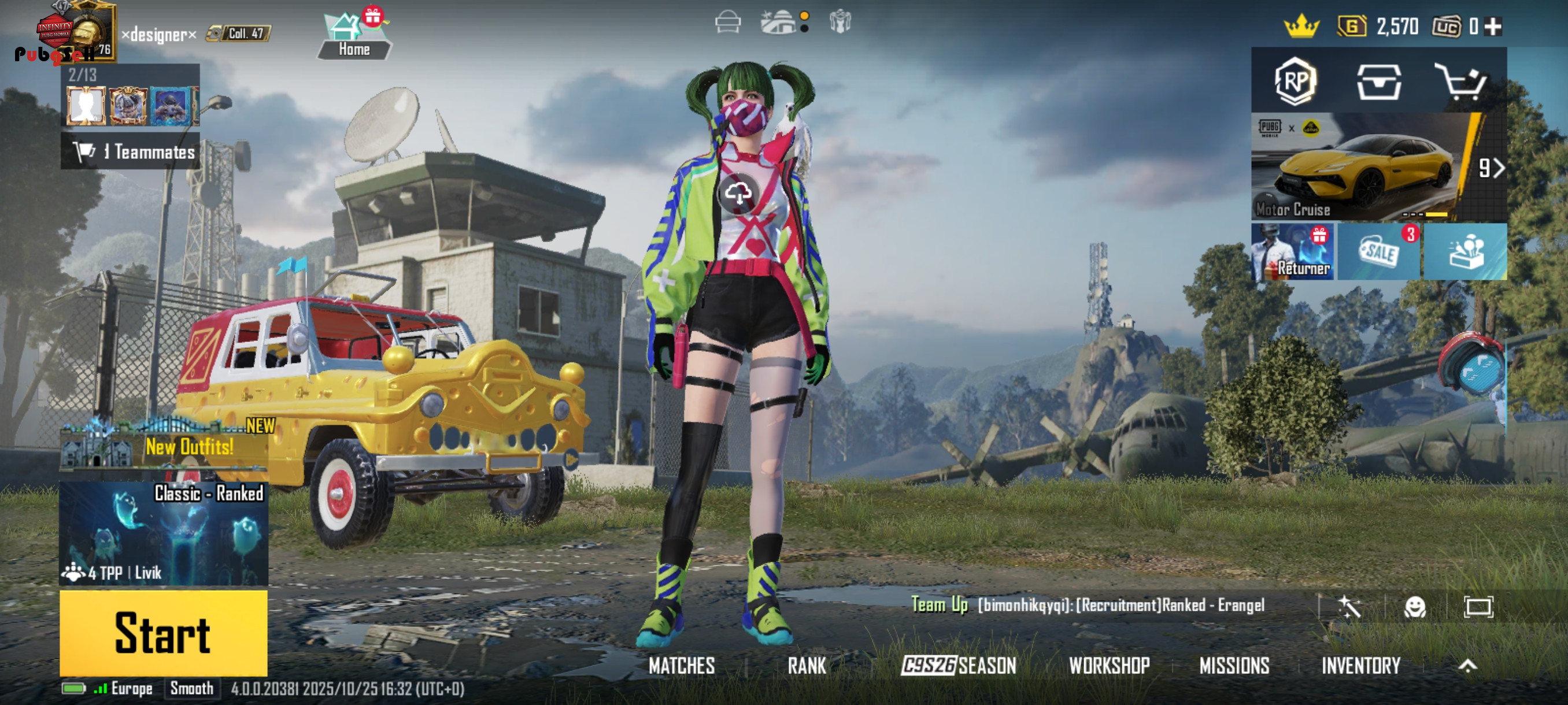The height and width of the screenshot is (705, 1568).
Task: Open the MISSIONS menu
Action: pyautogui.click(x=1234, y=666)
